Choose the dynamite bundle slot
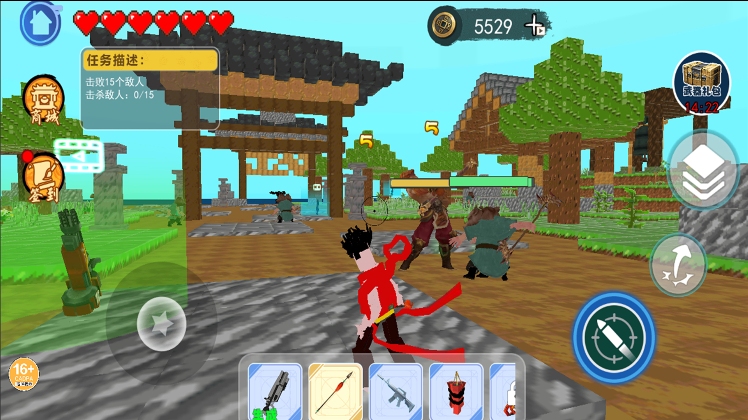Image resolution: width=748 pixels, height=420 pixels. click(455, 391)
